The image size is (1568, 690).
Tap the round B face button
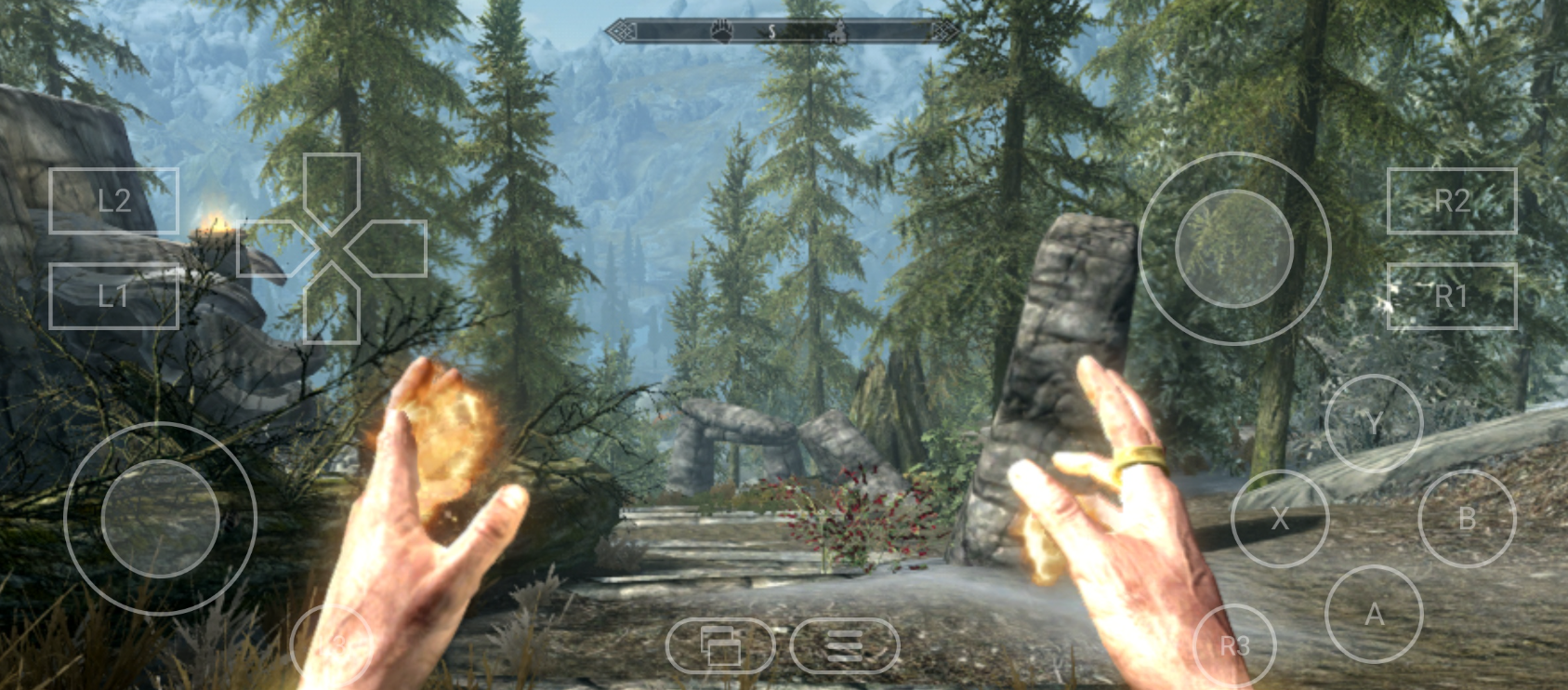pyautogui.click(x=1467, y=519)
